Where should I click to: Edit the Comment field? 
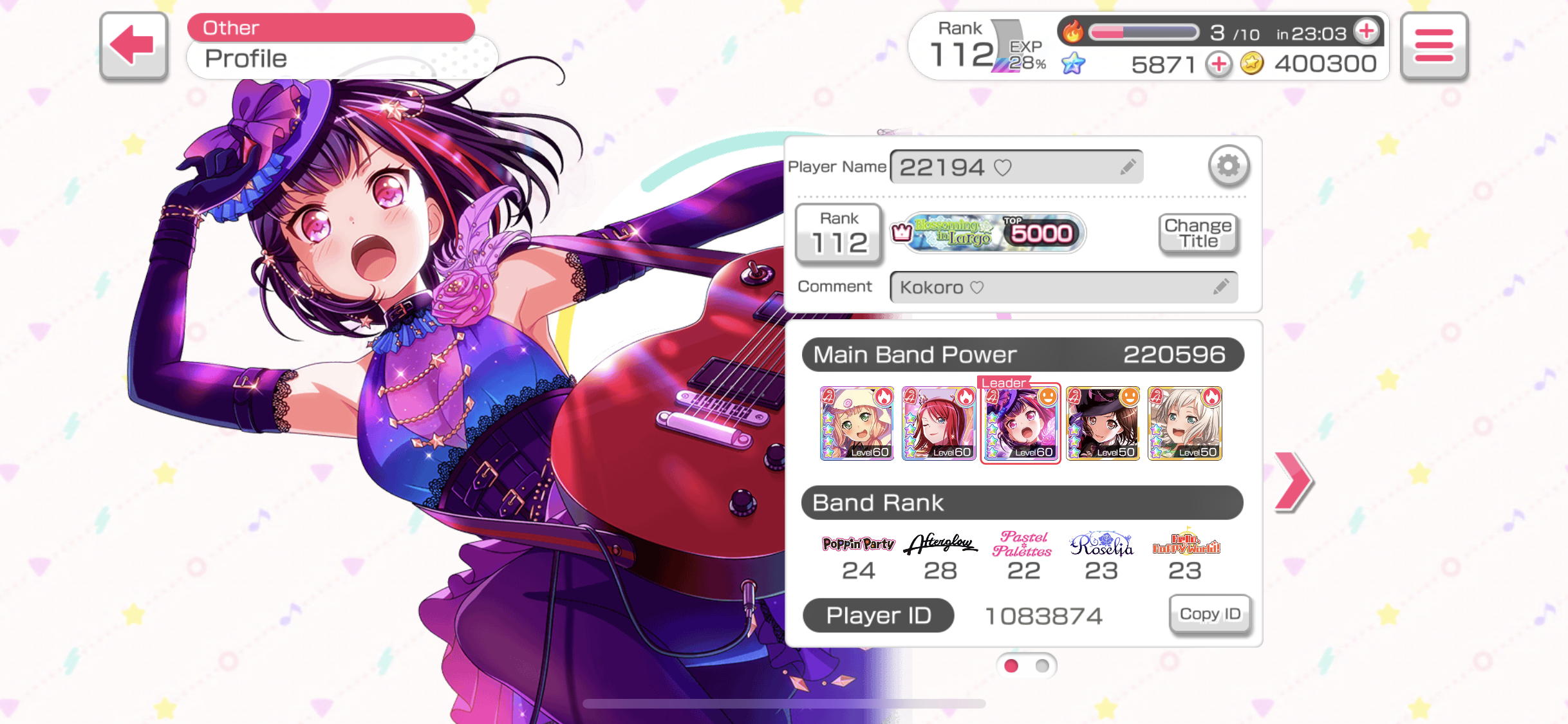pos(1063,287)
